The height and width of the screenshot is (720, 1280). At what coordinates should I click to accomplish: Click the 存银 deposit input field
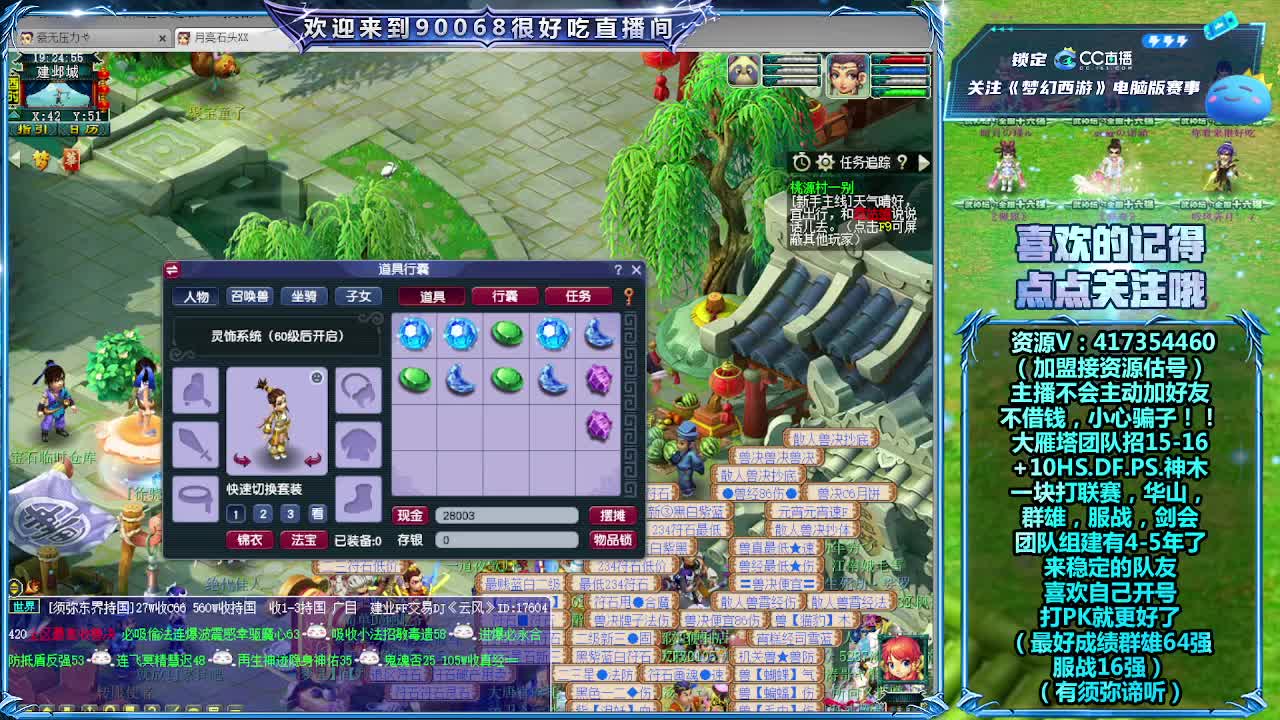[508, 541]
